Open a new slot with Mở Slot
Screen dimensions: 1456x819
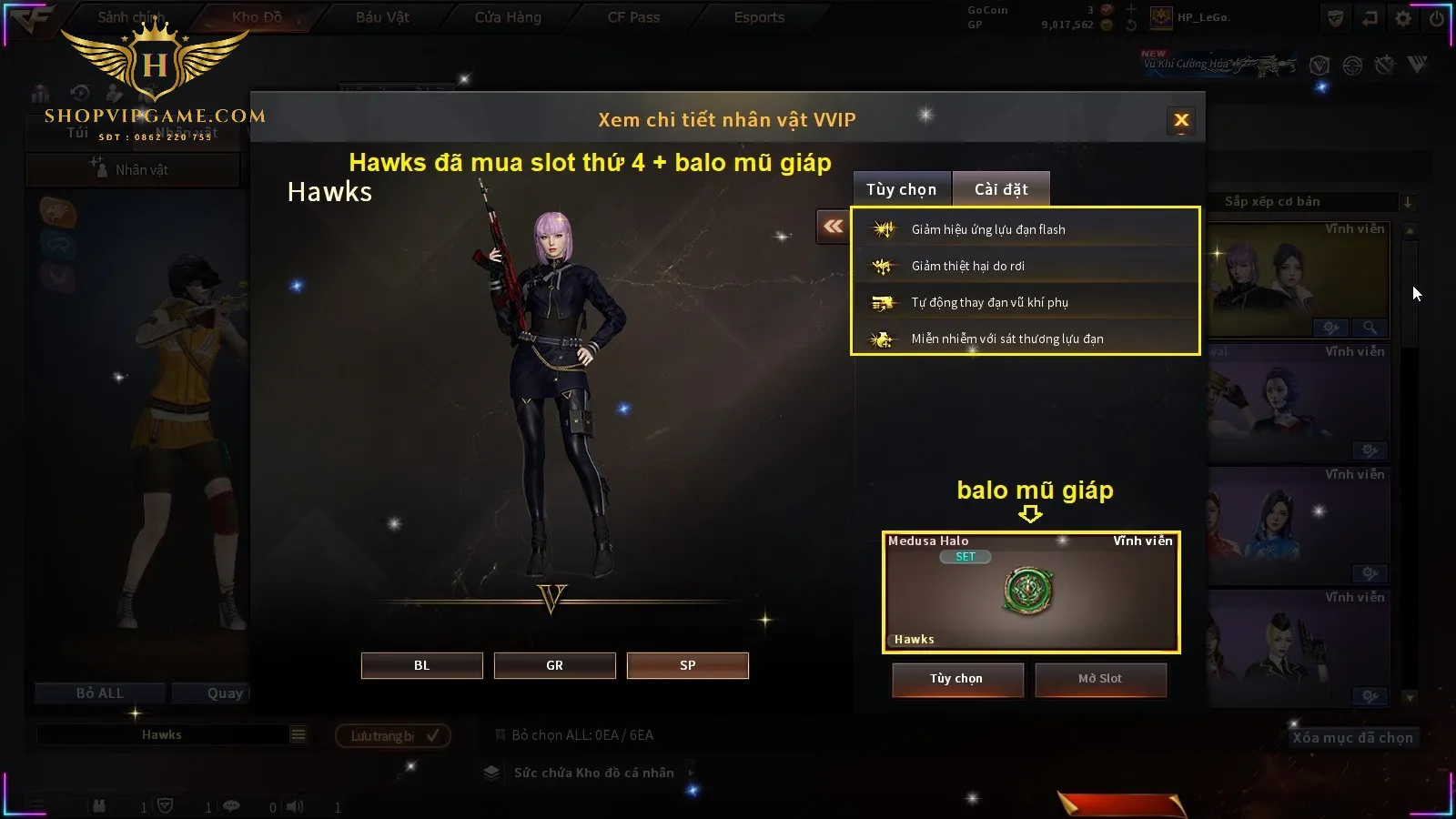[1100, 679]
